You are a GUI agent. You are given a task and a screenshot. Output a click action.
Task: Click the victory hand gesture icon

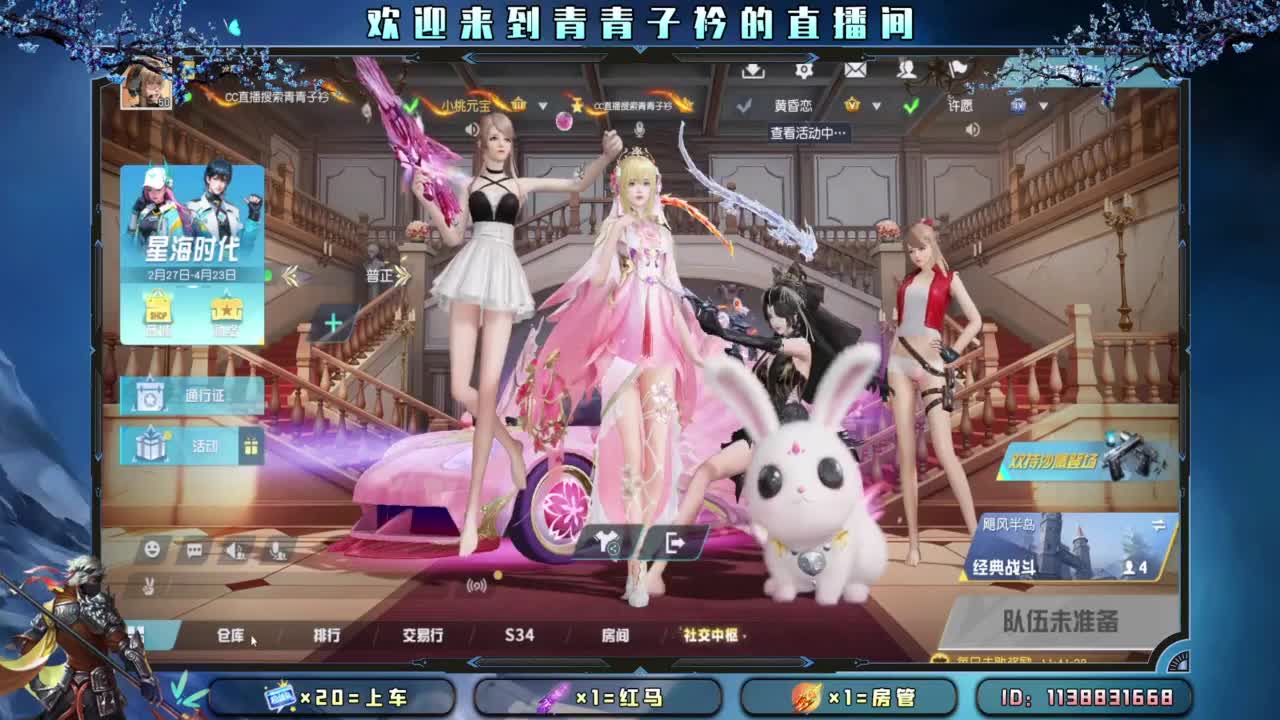click(x=148, y=588)
